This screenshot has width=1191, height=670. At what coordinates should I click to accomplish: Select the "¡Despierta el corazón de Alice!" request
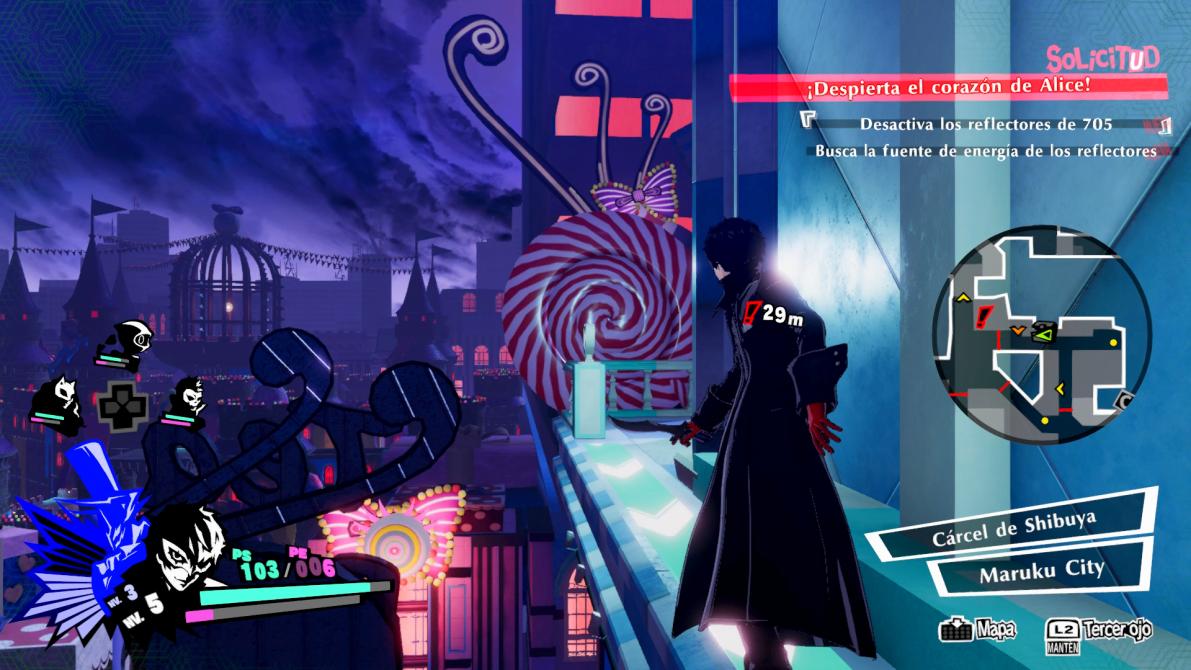tap(947, 87)
